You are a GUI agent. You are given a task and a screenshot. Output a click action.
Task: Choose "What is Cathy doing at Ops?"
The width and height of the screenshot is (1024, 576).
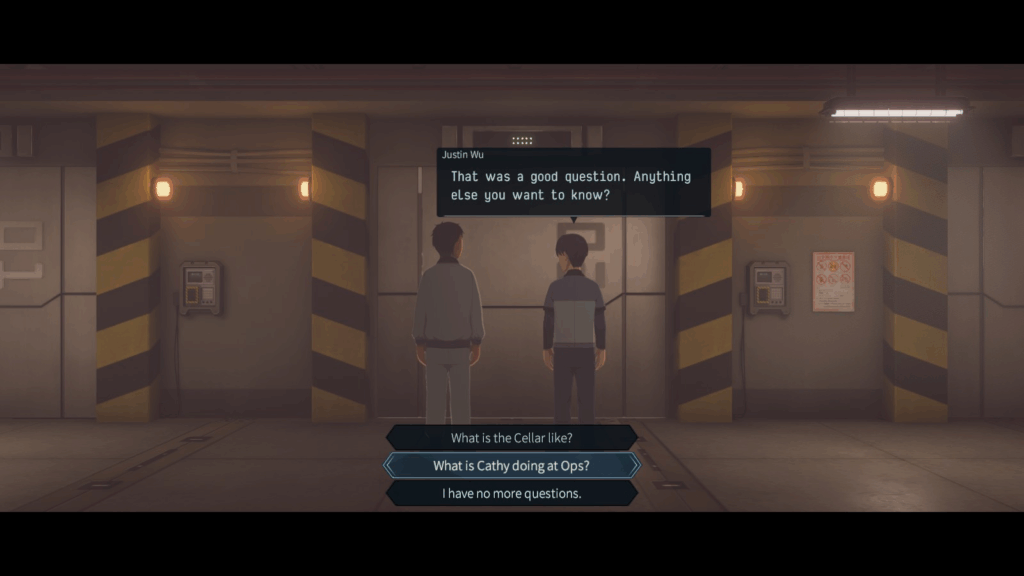coord(511,465)
